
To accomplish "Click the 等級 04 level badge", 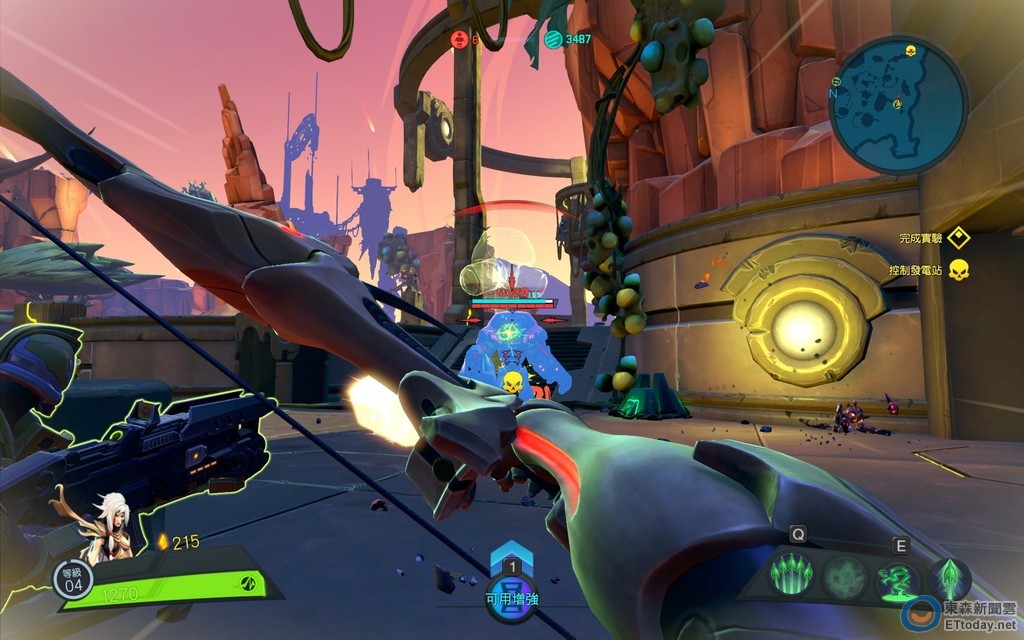I will click(x=73, y=580).
